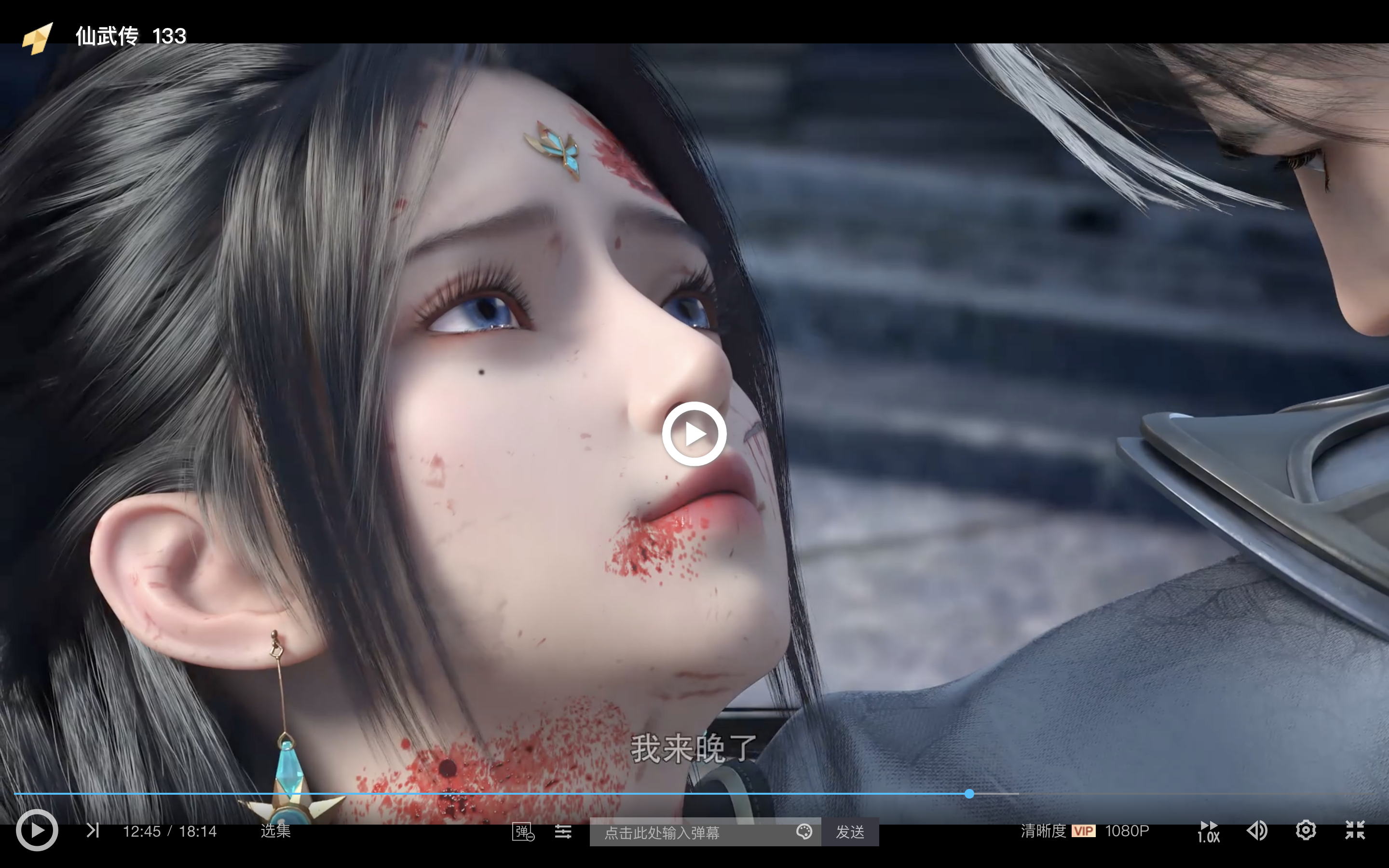Open the danmaku settings sliders icon
The image size is (1389, 868).
pos(563,831)
